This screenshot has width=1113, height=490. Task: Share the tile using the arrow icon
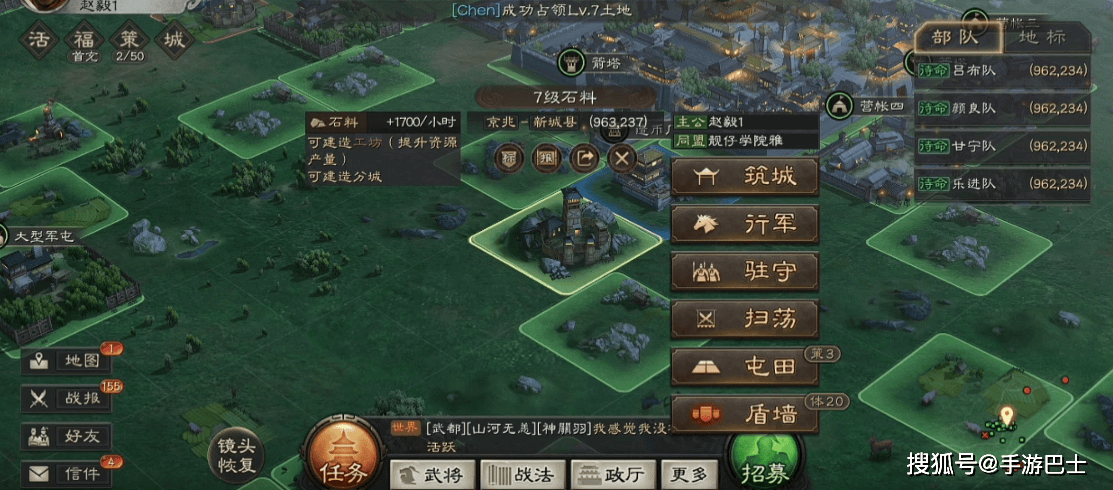(584, 158)
